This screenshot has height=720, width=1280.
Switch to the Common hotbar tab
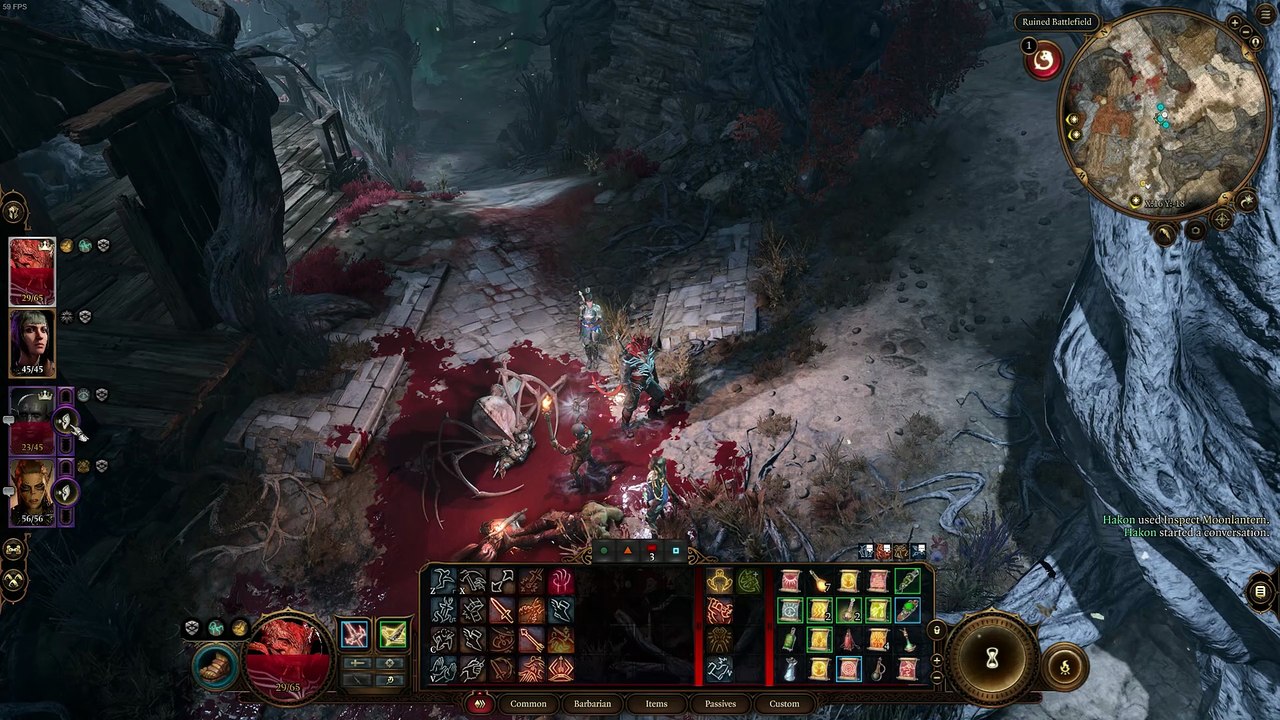(x=528, y=704)
